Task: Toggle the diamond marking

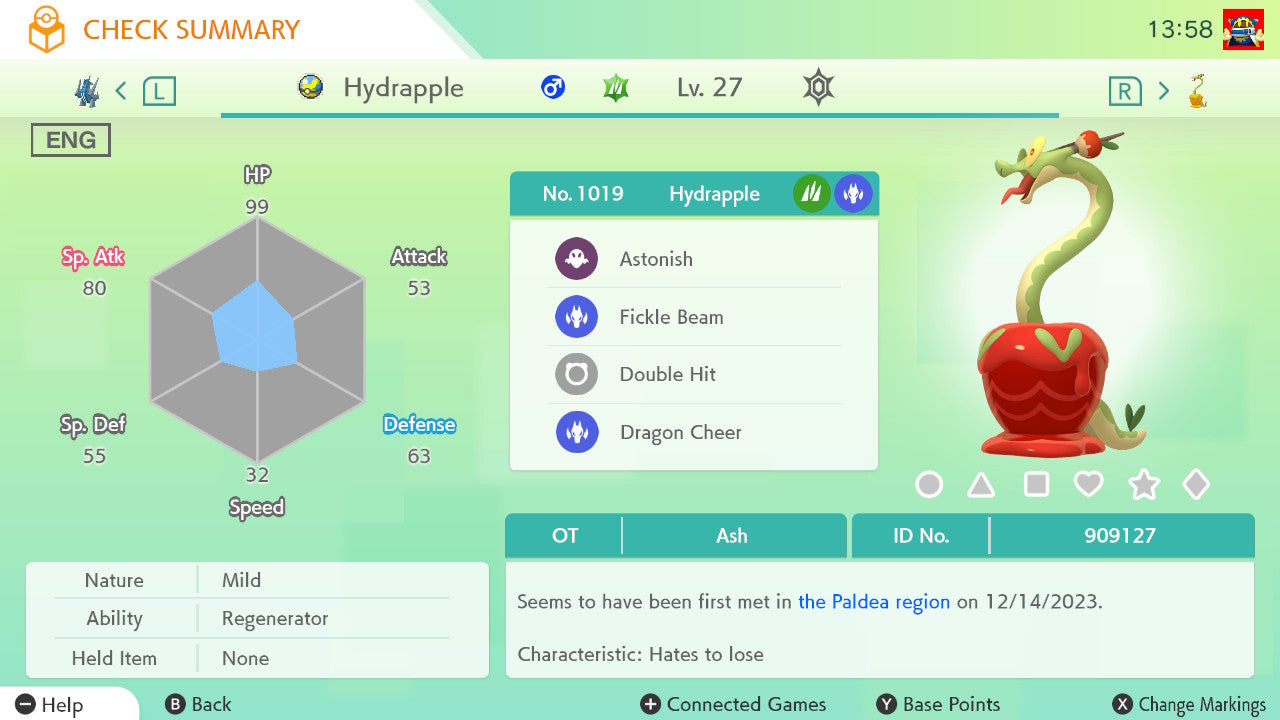Action: tap(1196, 485)
